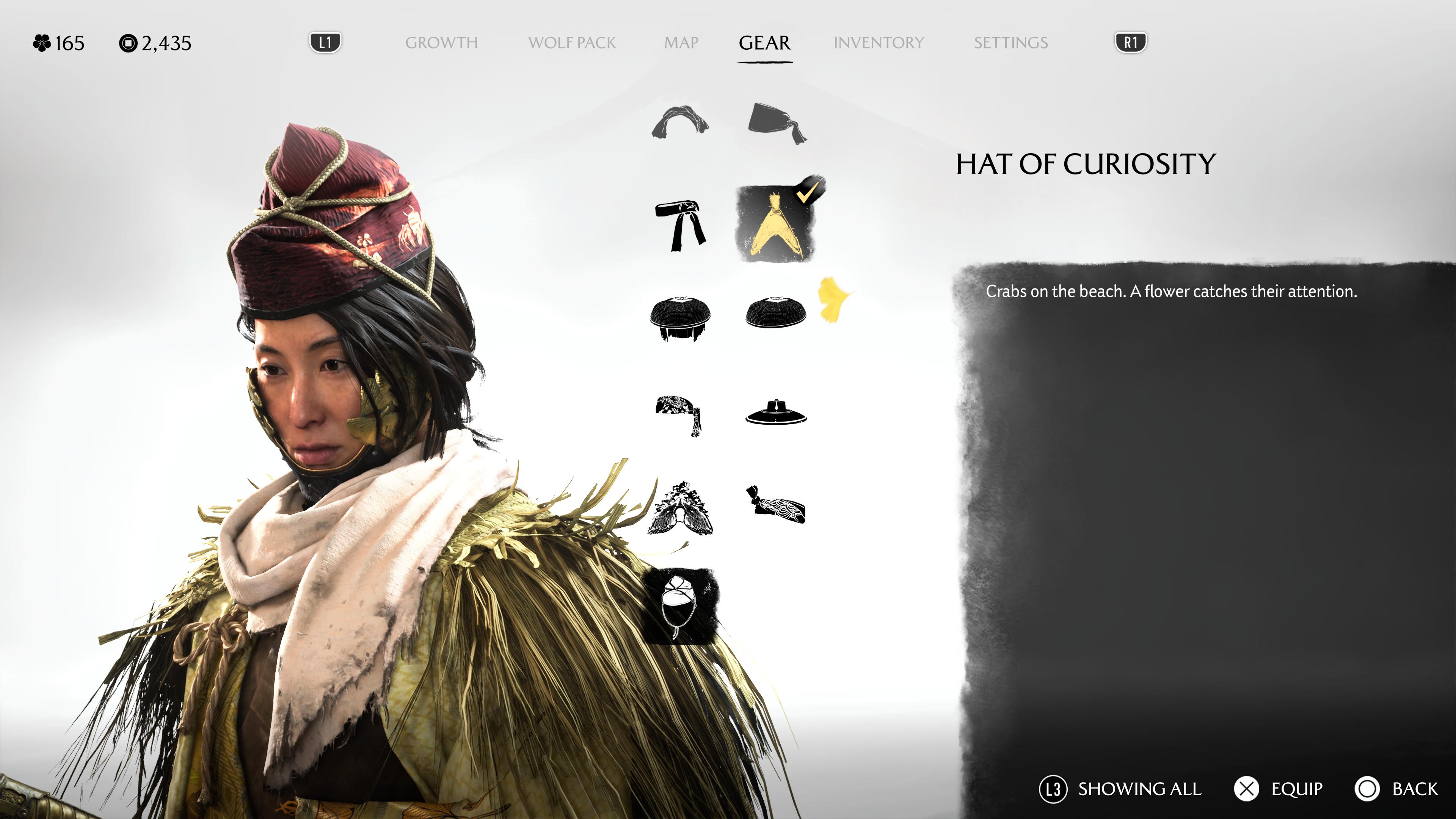The image size is (1456, 819).
Task: Select the grey draped cloth headwear icon
Action: coord(681,121)
